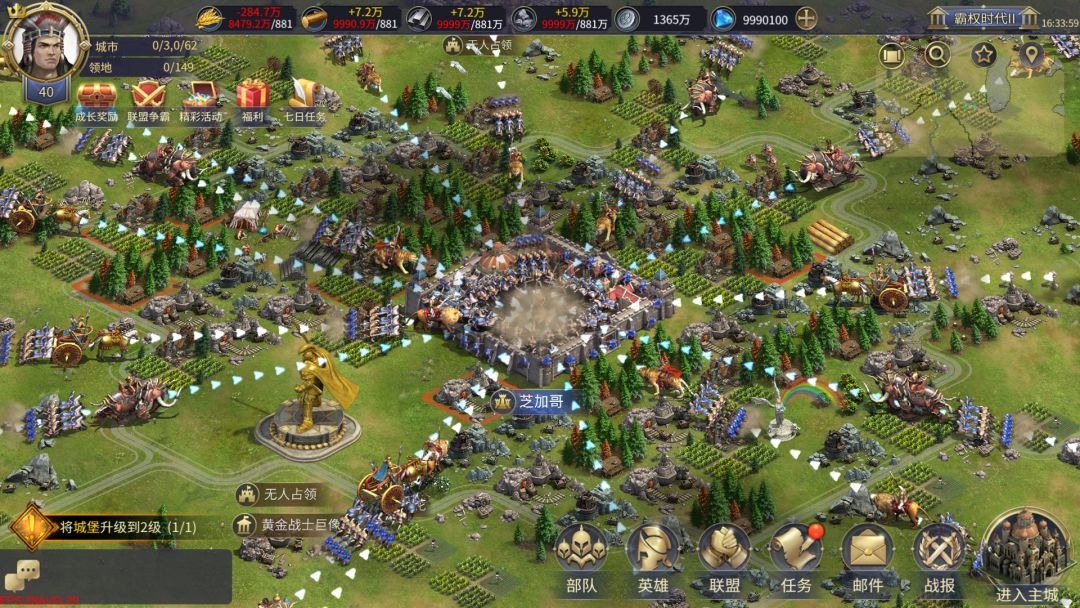Open the star favorites button
The height and width of the screenshot is (608, 1080).
click(983, 55)
